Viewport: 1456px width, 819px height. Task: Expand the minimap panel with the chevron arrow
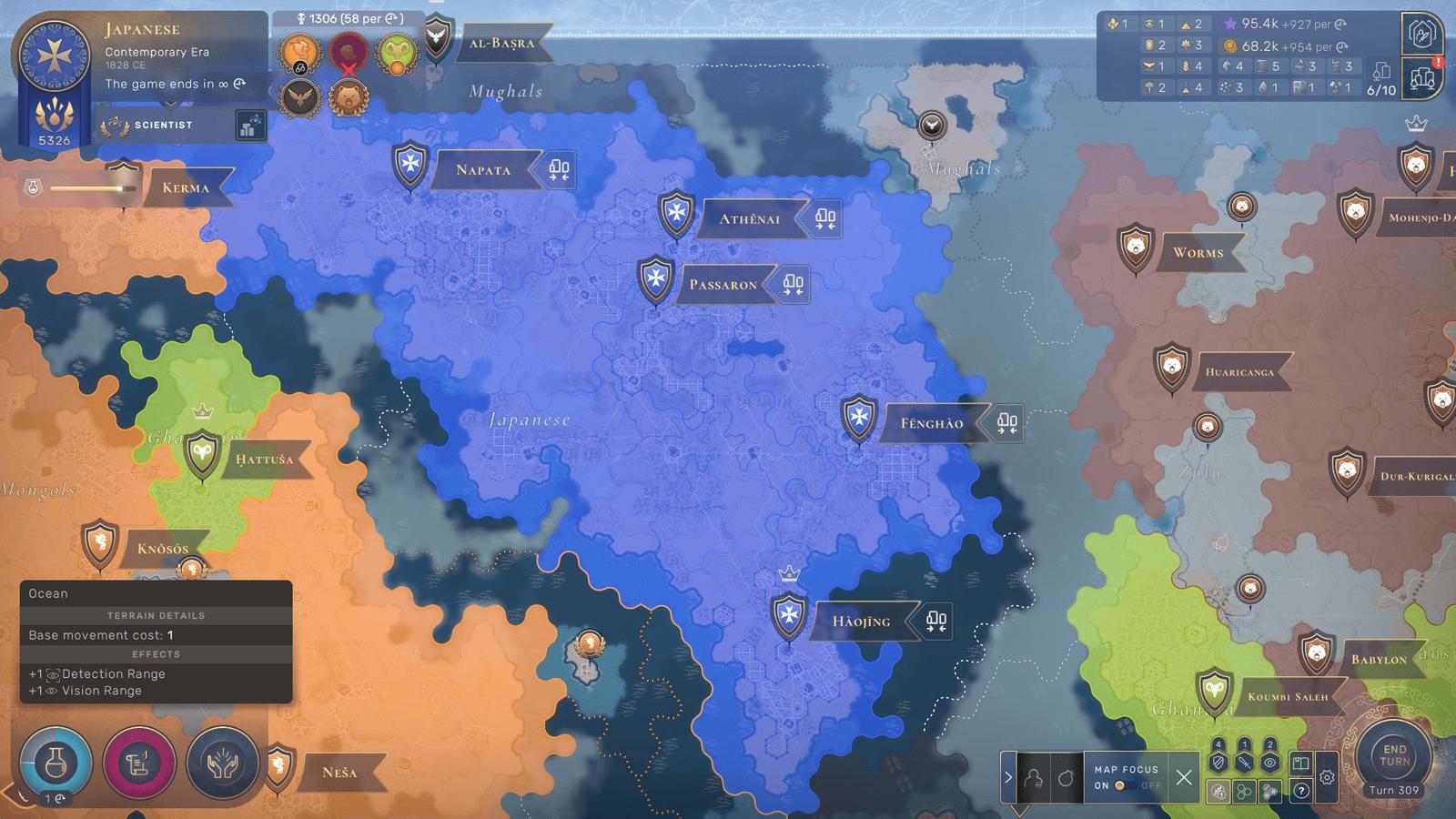pos(1007,775)
